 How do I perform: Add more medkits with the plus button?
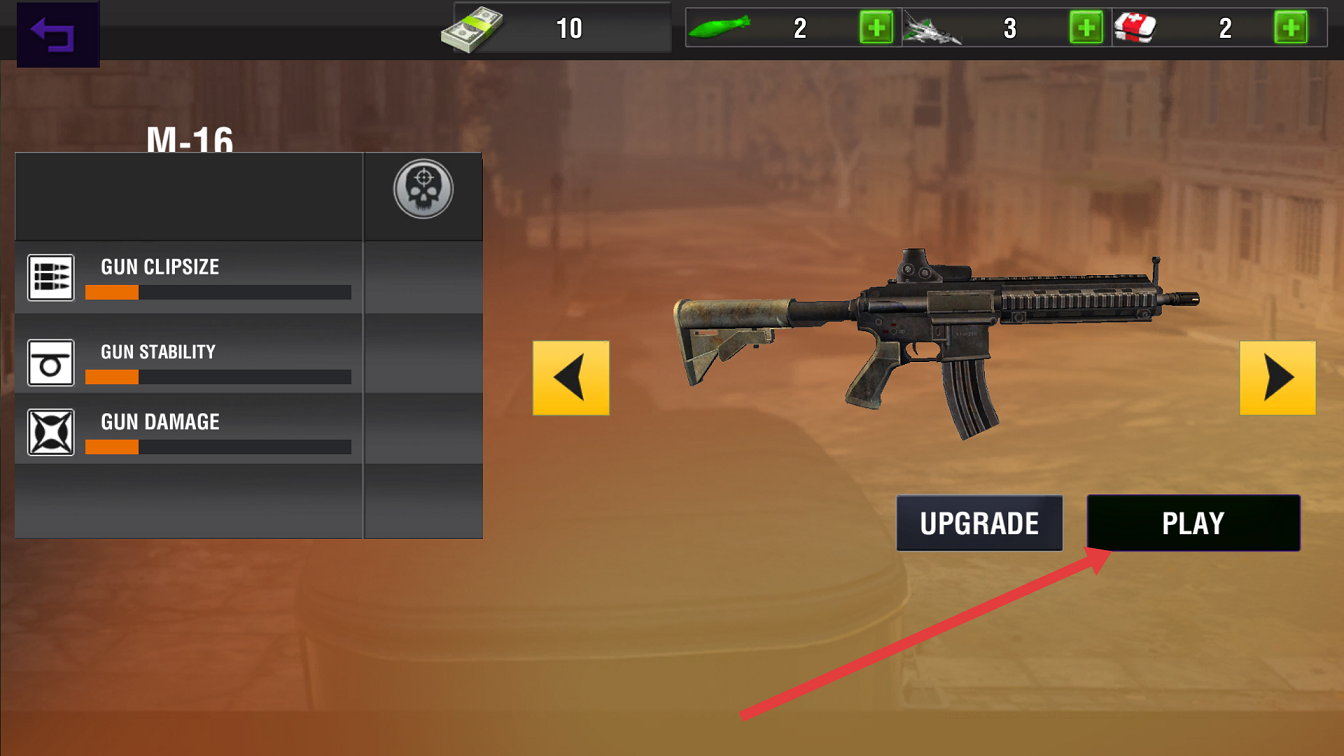click(1290, 28)
